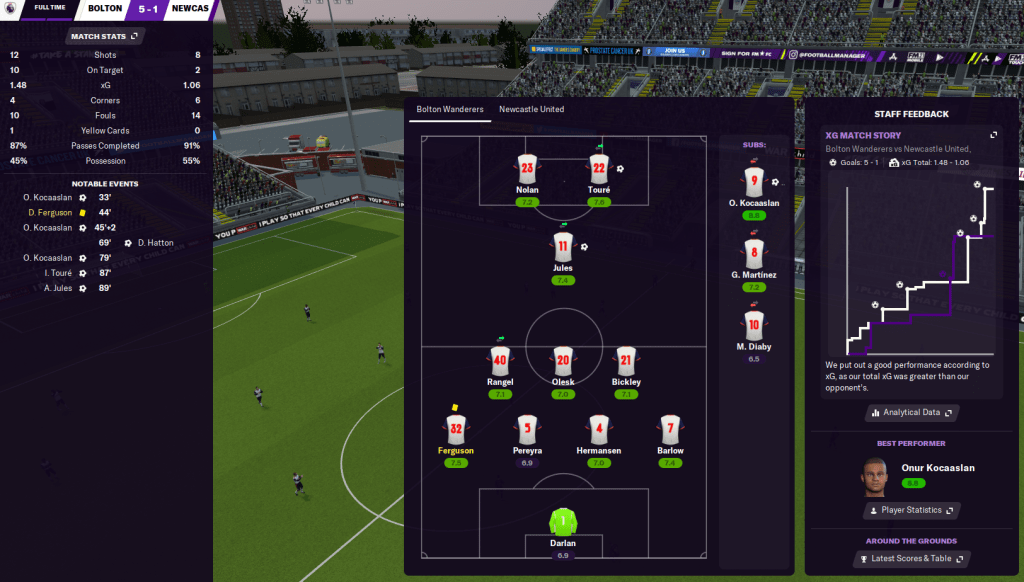
Task: Open the Match Stats panel
Action: point(104,36)
